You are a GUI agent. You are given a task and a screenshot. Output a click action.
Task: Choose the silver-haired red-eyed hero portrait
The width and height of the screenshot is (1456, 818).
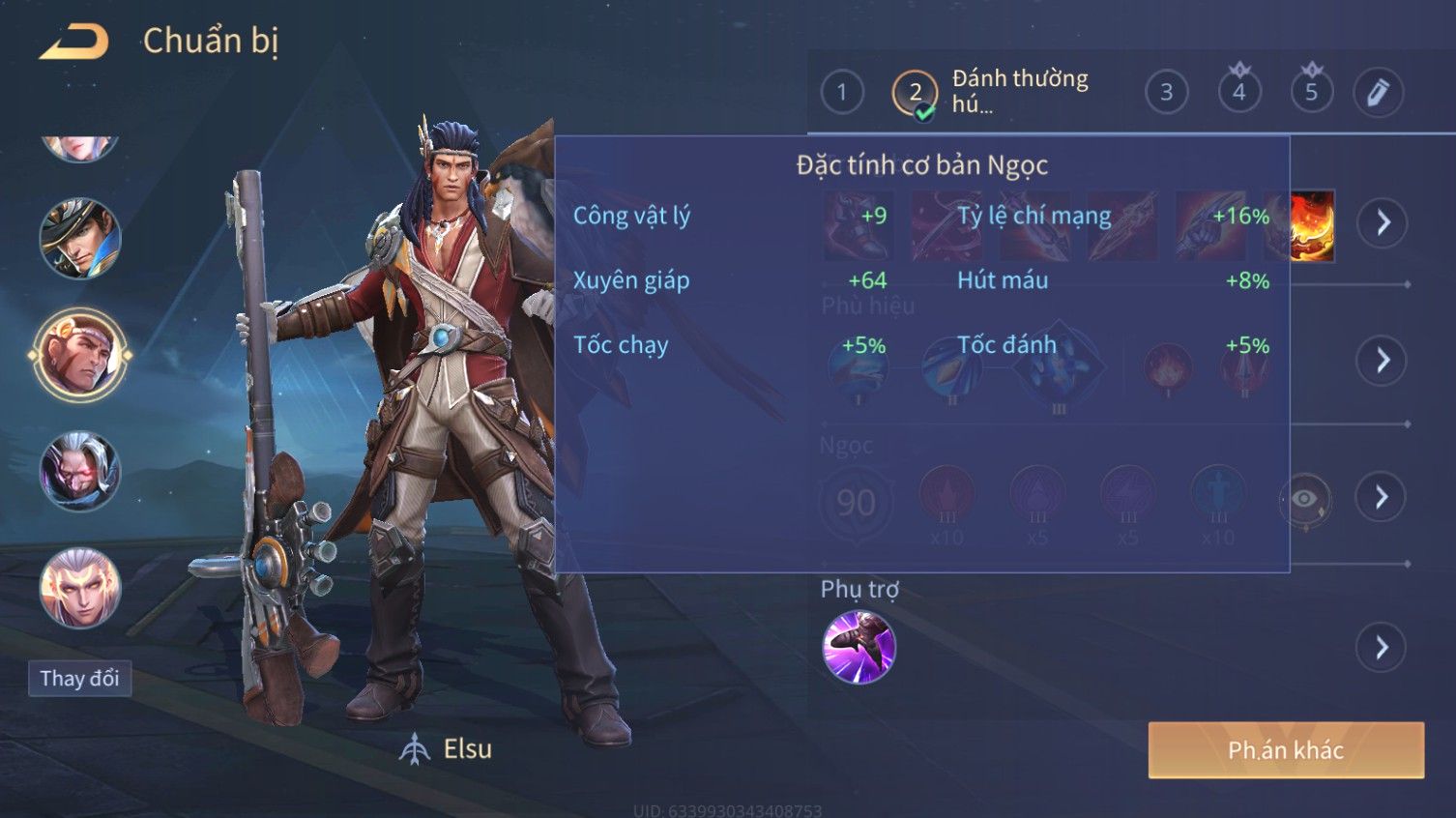tap(79, 472)
